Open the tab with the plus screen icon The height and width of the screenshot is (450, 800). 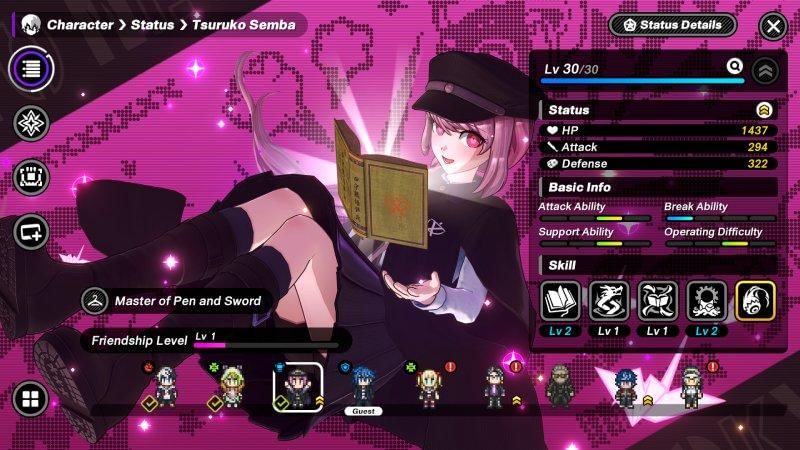click(32, 232)
